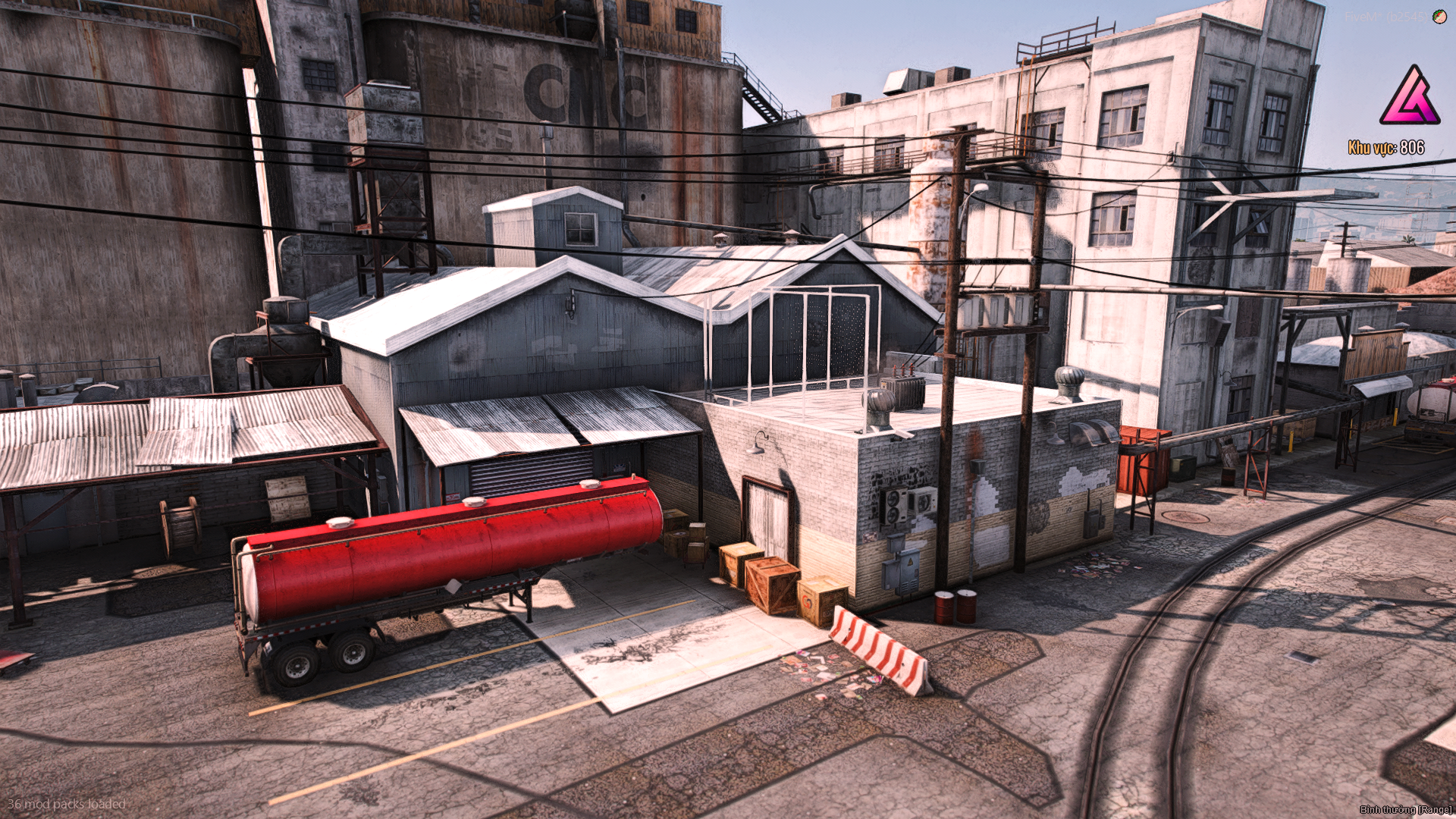This screenshot has height=819, width=1456.
Task: Click the pink triangle server logo
Action: click(1409, 97)
